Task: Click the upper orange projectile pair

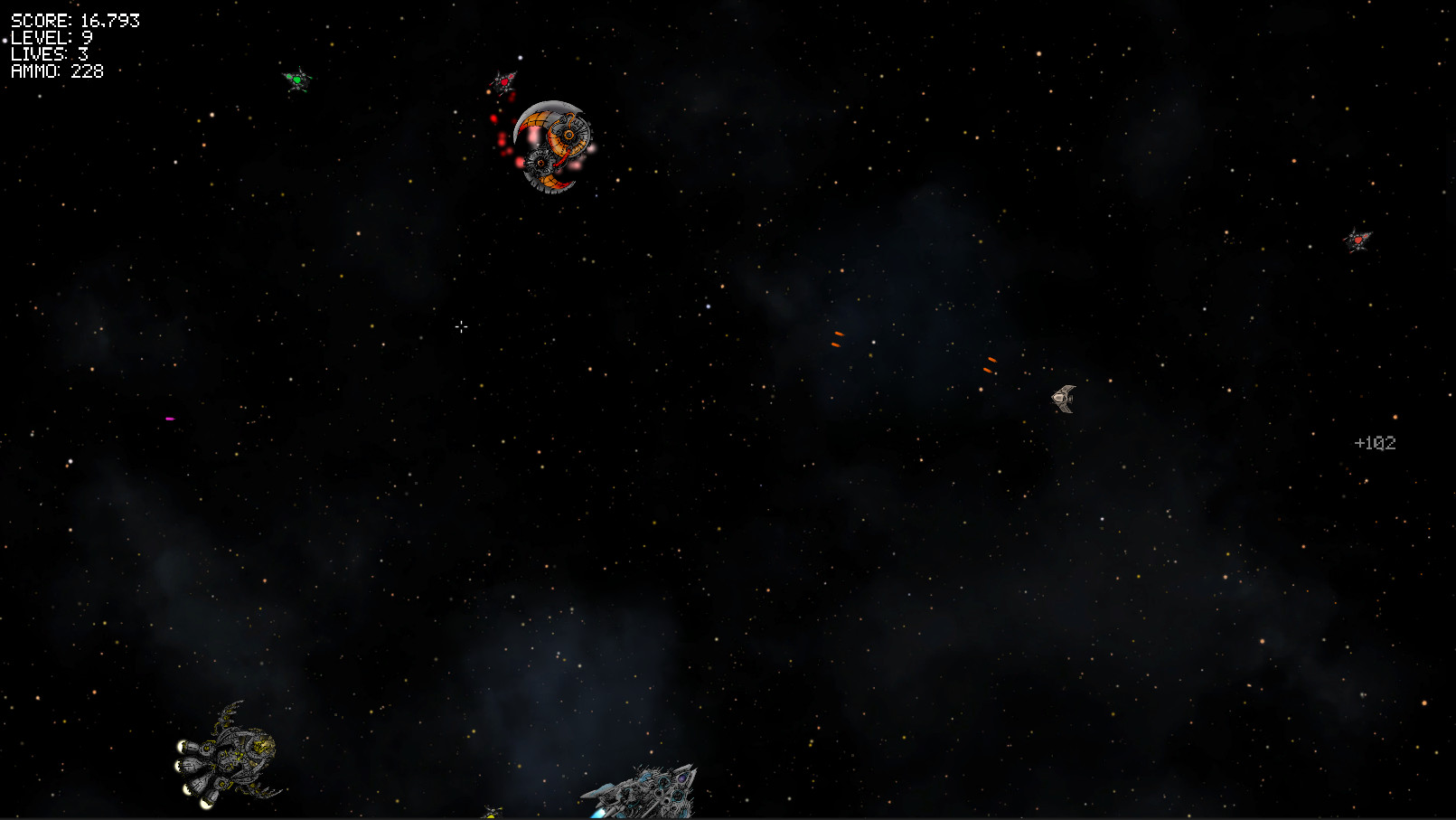Action: 837,338
